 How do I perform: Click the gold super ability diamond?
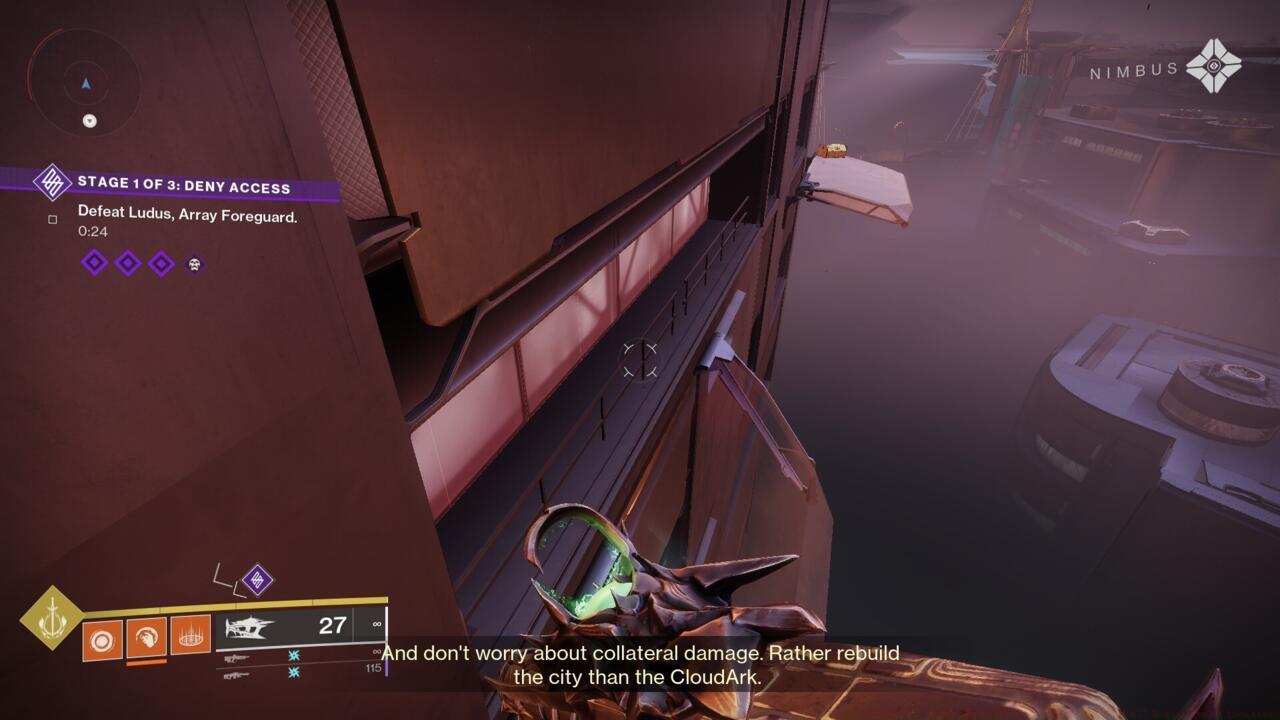(51, 618)
